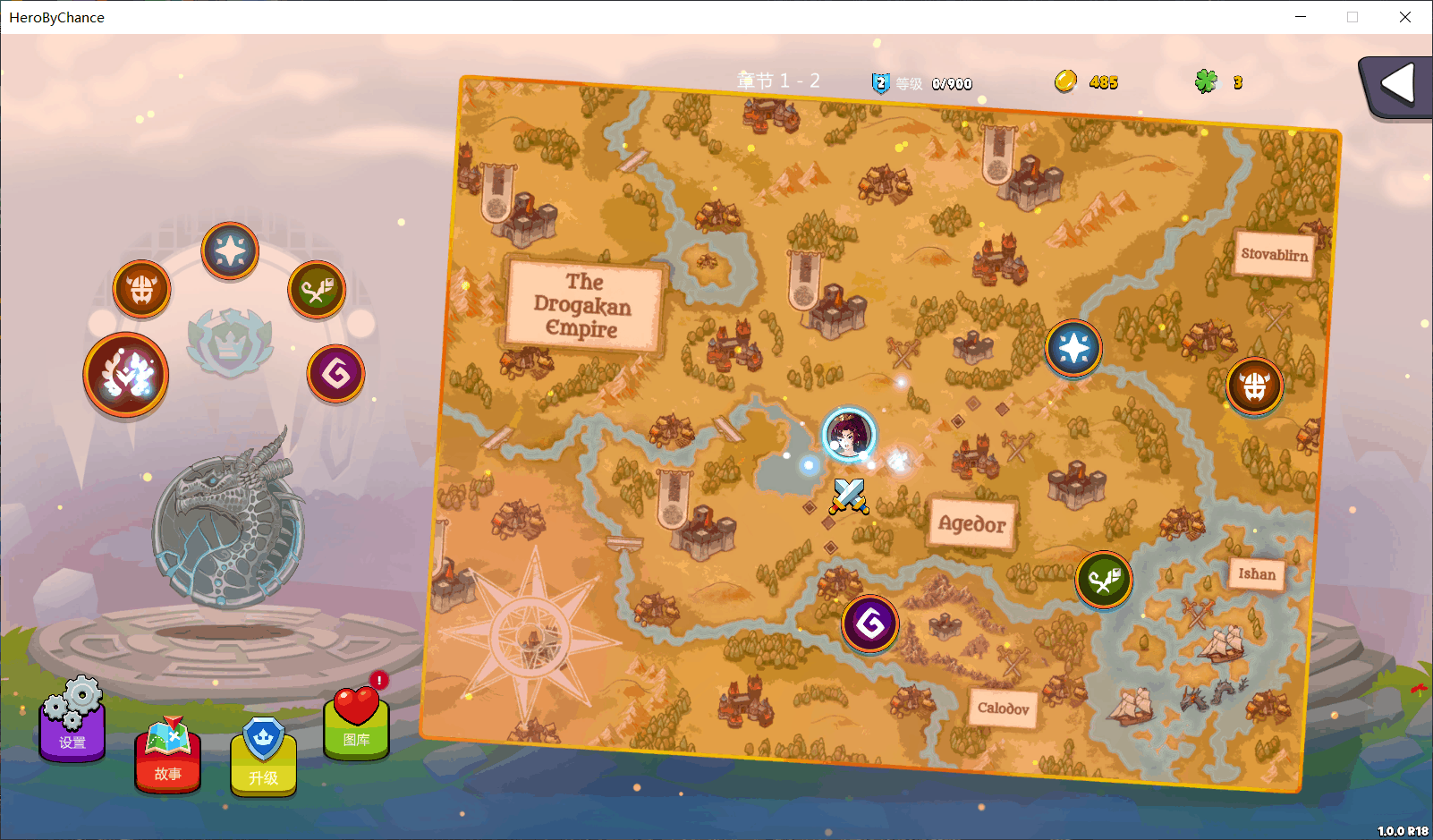Select the blue star emblem in left ring
Viewport: 1433px width, 840px height.
(230, 250)
